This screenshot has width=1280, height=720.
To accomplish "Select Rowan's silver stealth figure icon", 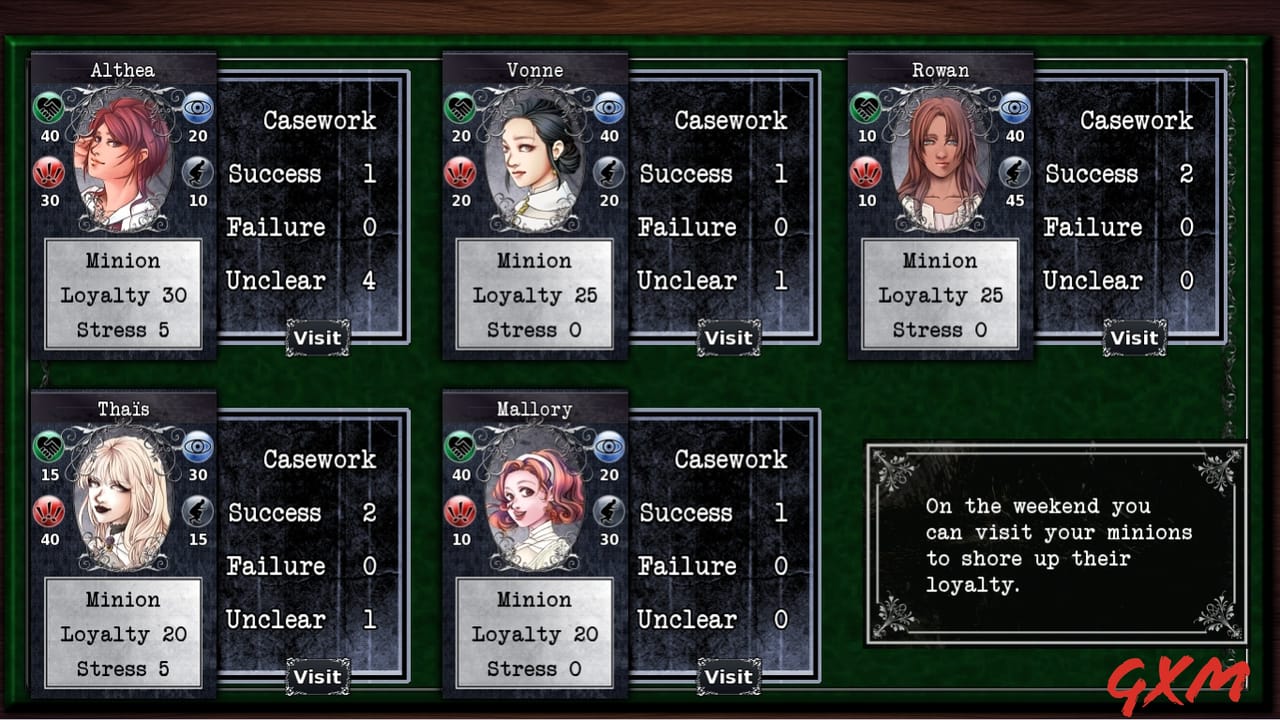I will click(1013, 173).
